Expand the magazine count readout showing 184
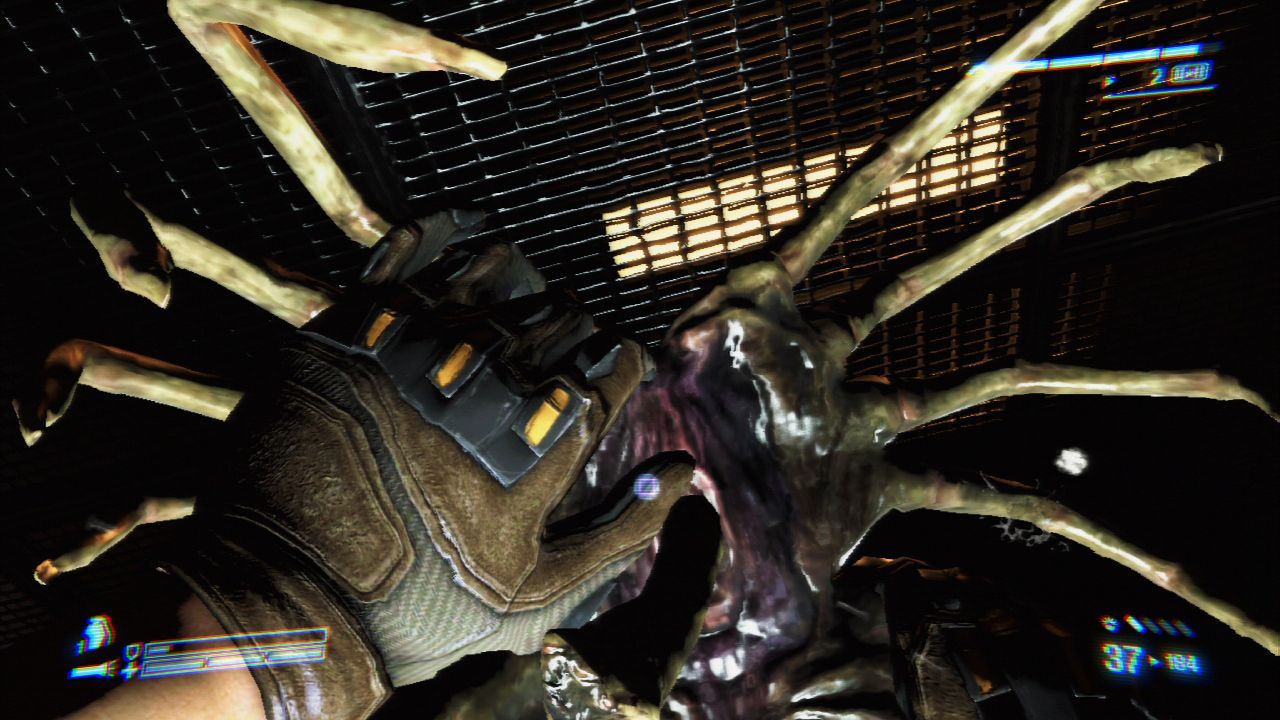This screenshot has height=720, width=1280. pos(1180,661)
